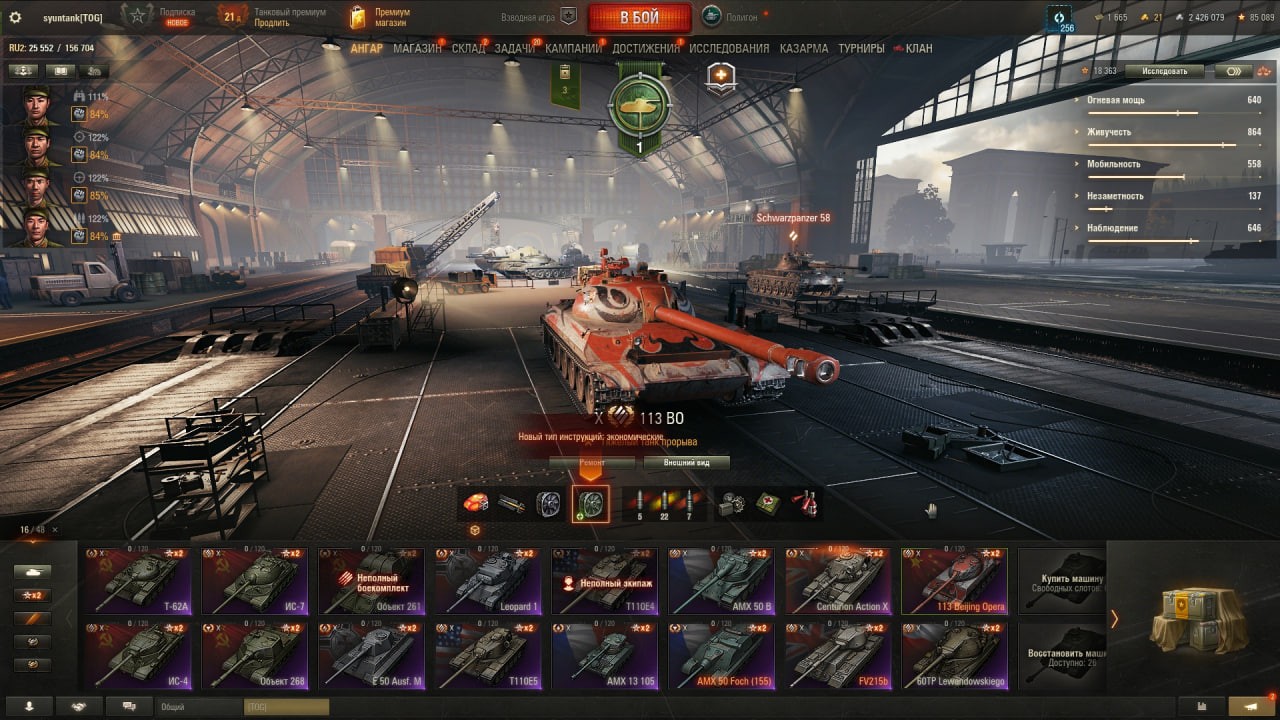Select the Leopard 1 tank card
Screen dimensions: 1280x720
489,580
